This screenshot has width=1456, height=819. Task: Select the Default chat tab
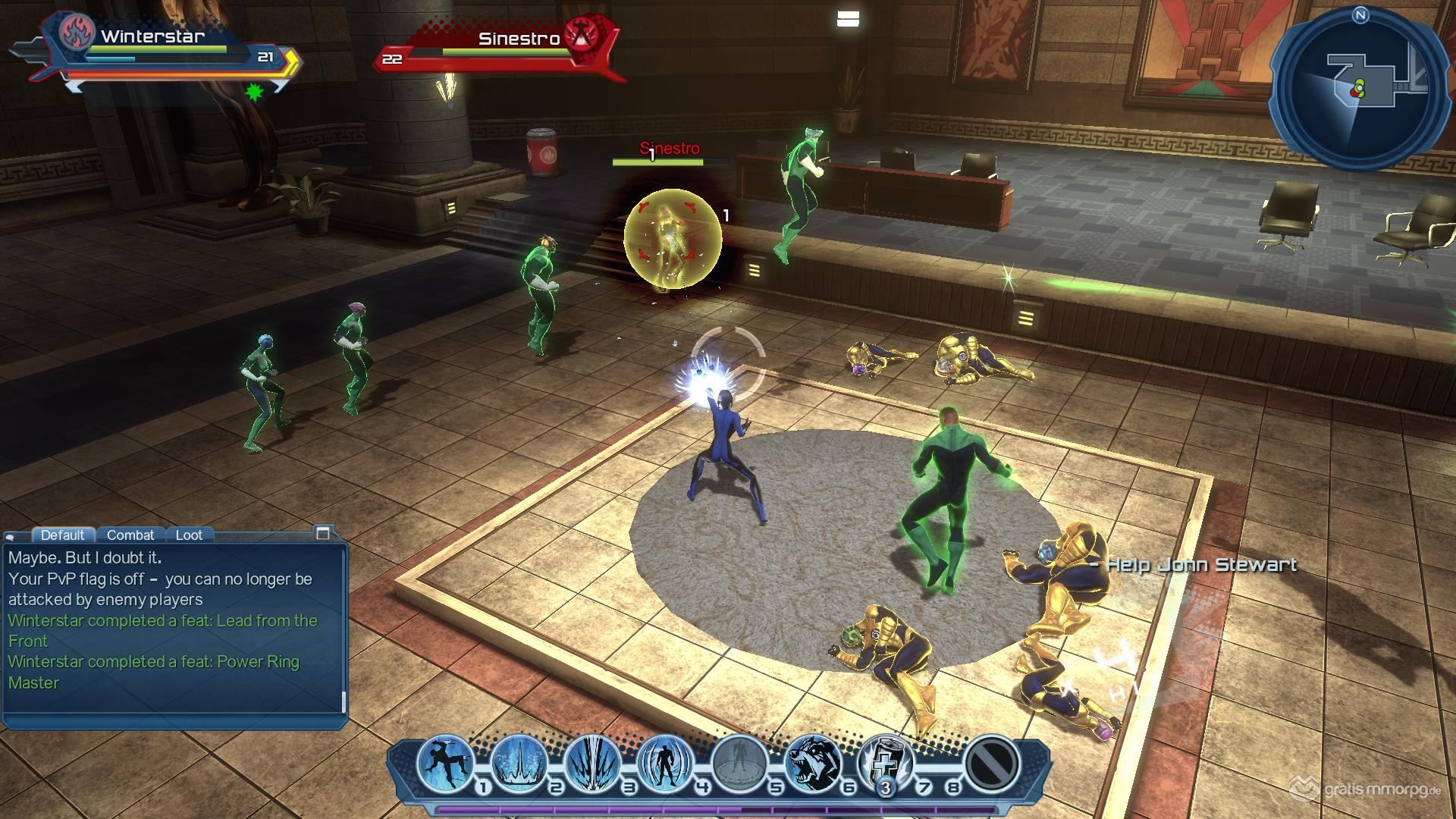62,535
